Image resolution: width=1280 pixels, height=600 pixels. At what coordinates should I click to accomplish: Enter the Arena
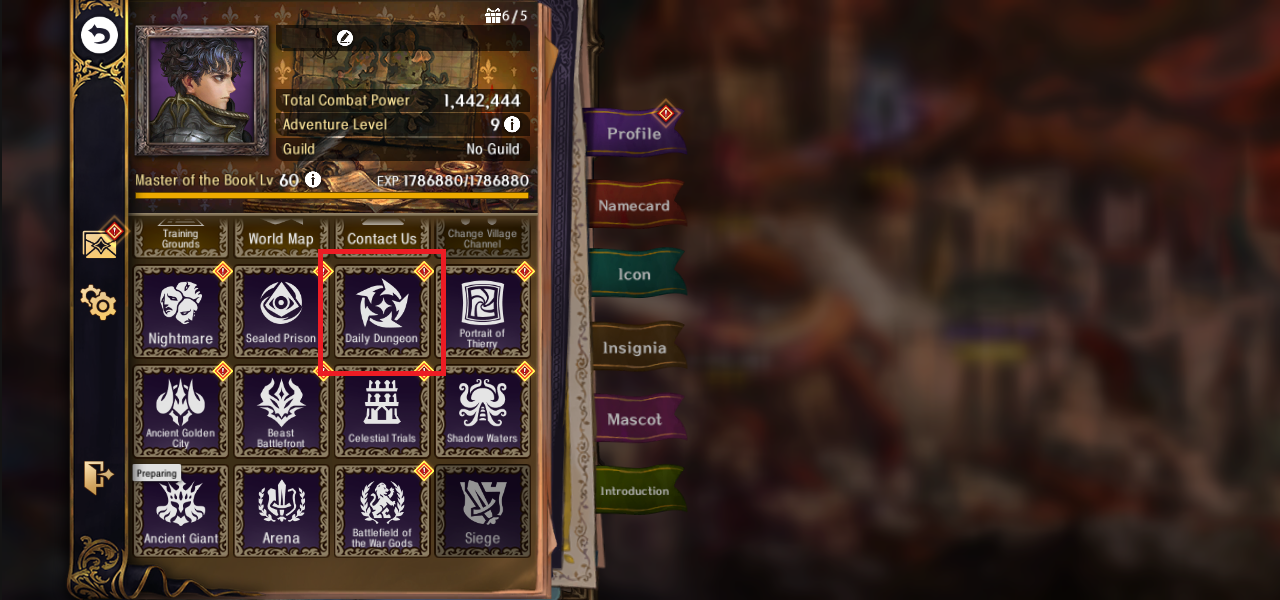pyautogui.click(x=281, y=510)
